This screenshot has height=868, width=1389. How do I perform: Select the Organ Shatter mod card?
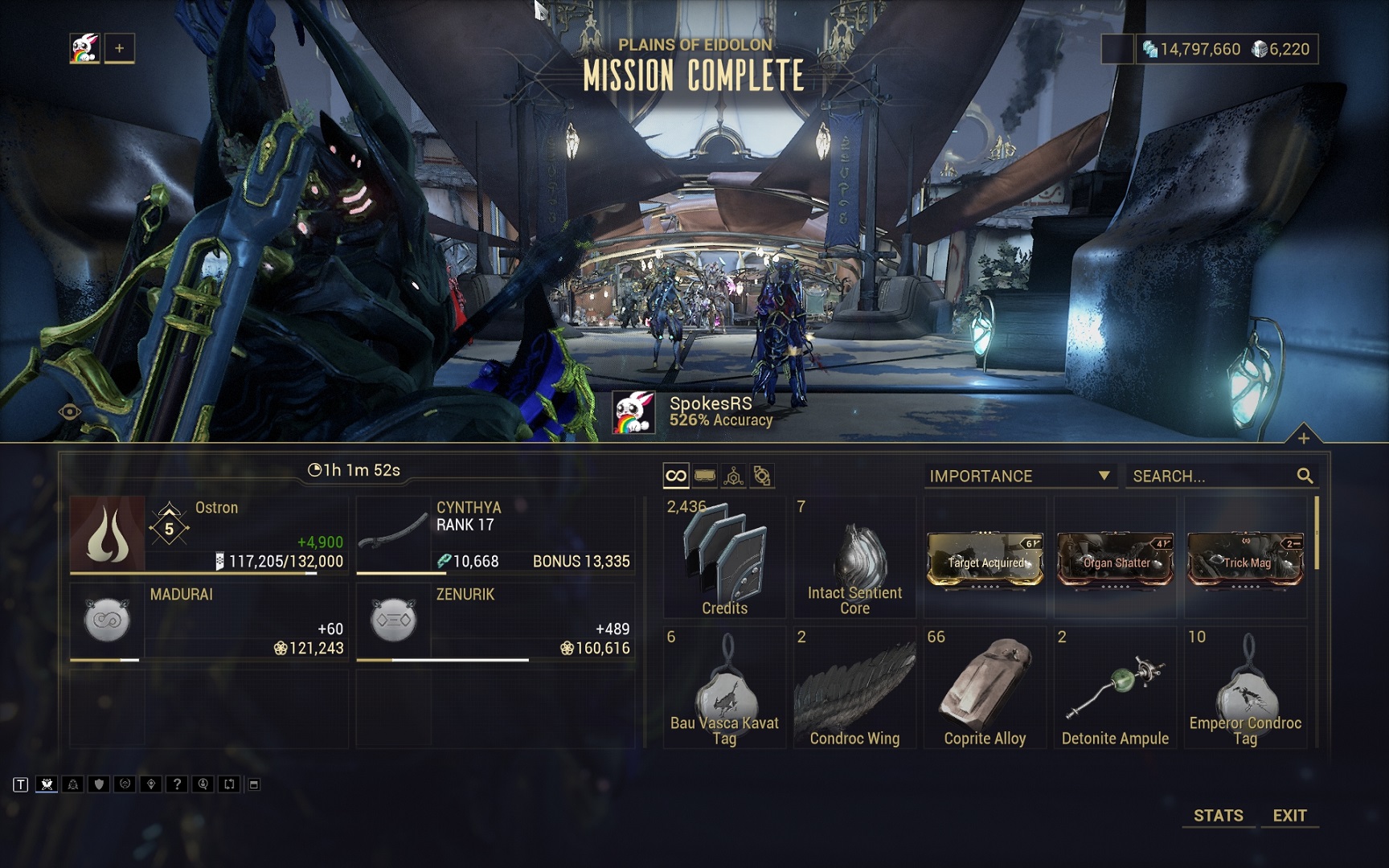click(1115, 558)
